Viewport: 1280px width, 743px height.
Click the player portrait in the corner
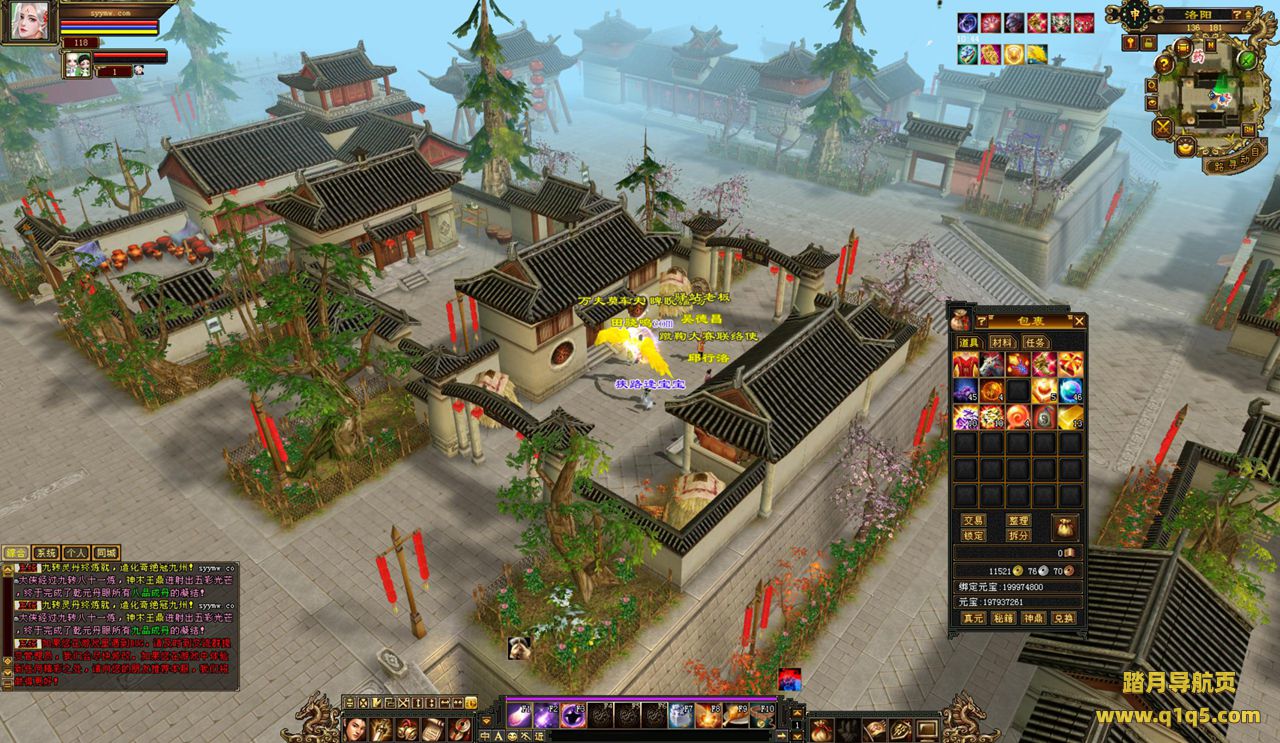coord(28,22)
